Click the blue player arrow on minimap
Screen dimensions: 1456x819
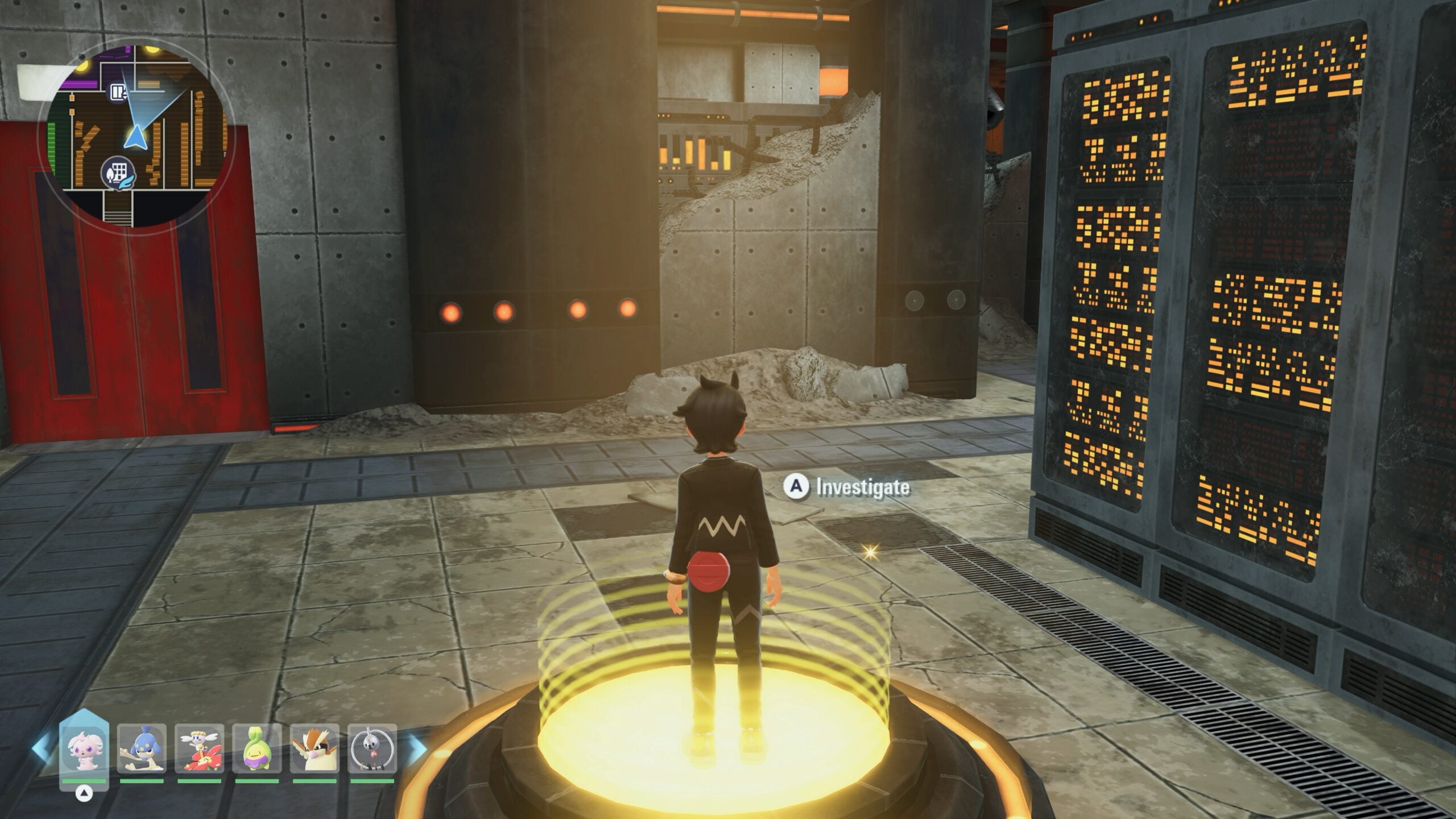click(x=135, y=138)
